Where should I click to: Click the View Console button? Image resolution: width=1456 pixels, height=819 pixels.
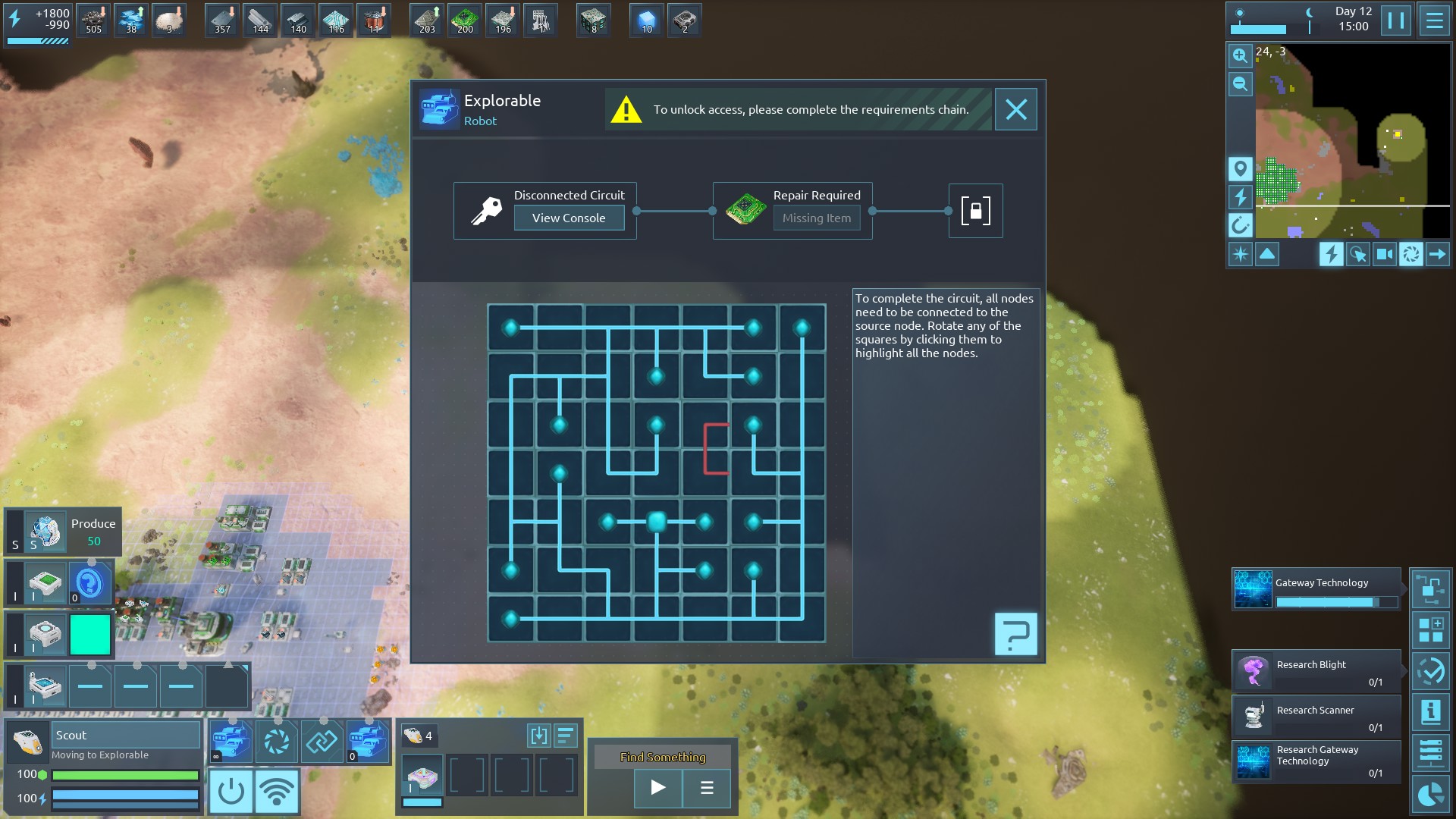(x=569, y=218)
